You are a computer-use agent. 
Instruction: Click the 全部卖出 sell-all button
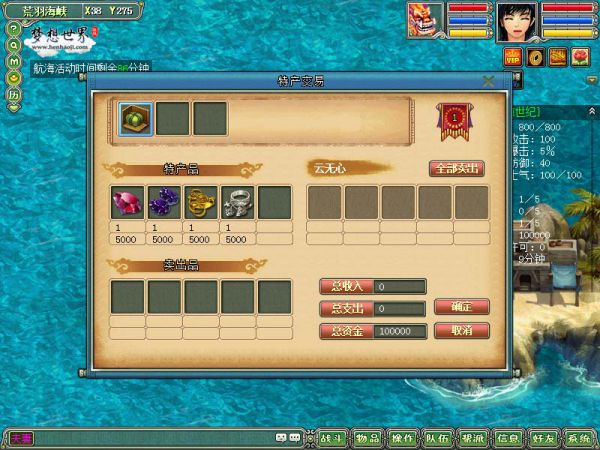click(x=457, y=169)
